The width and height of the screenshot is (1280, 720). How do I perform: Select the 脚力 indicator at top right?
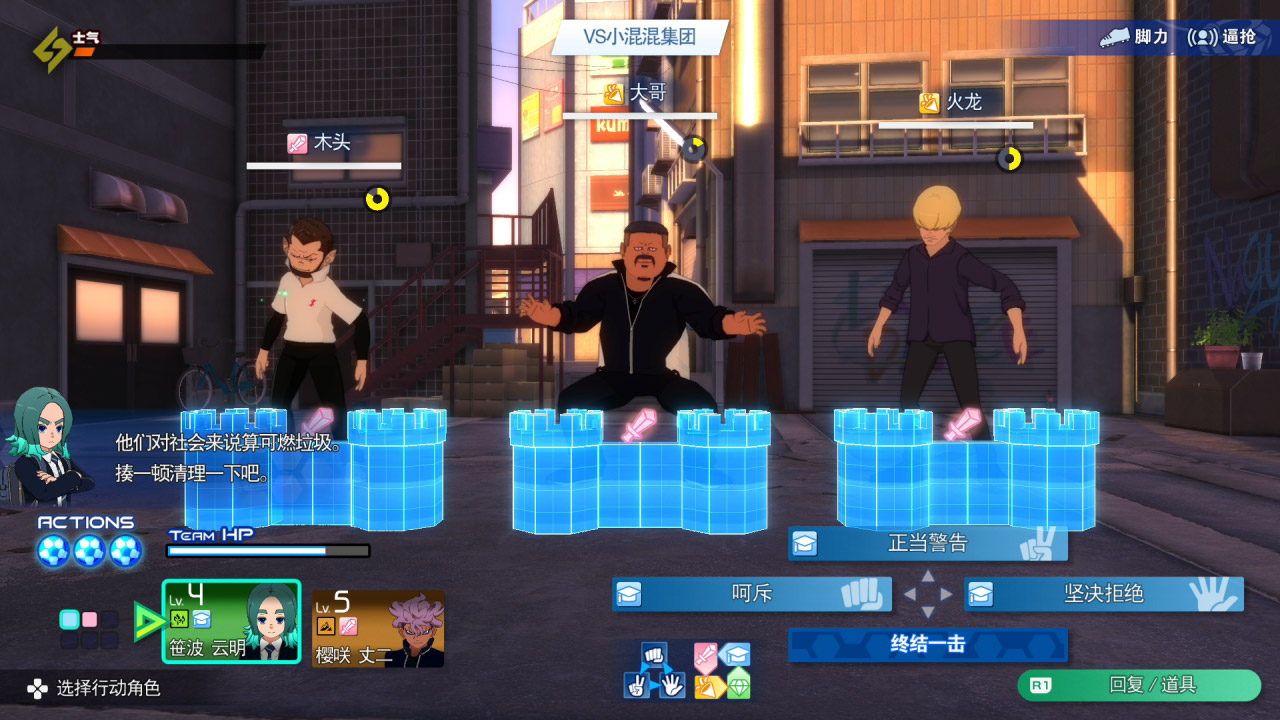tap(1134, 37)
